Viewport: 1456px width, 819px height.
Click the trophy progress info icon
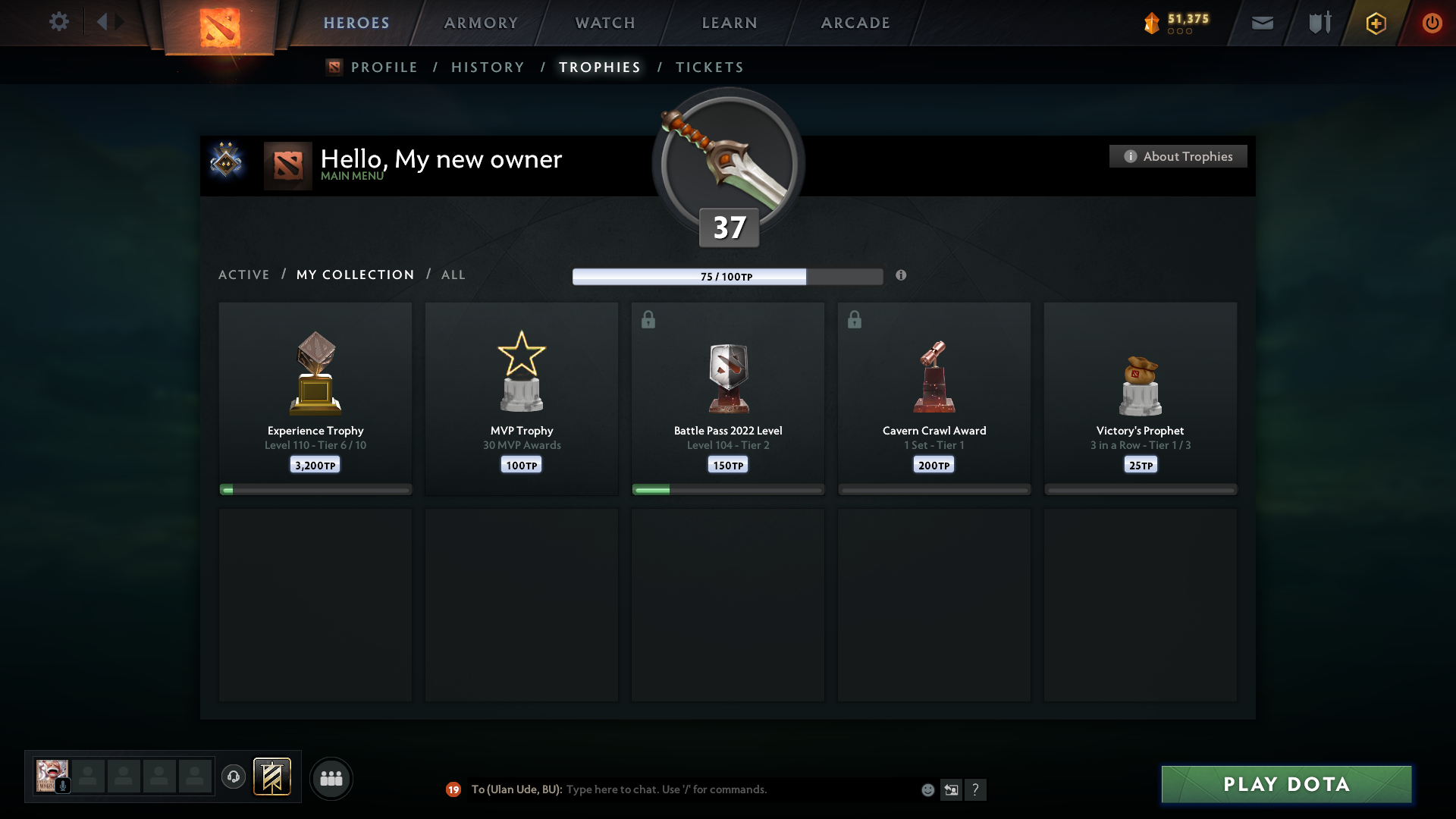click(x=902, y=276)
